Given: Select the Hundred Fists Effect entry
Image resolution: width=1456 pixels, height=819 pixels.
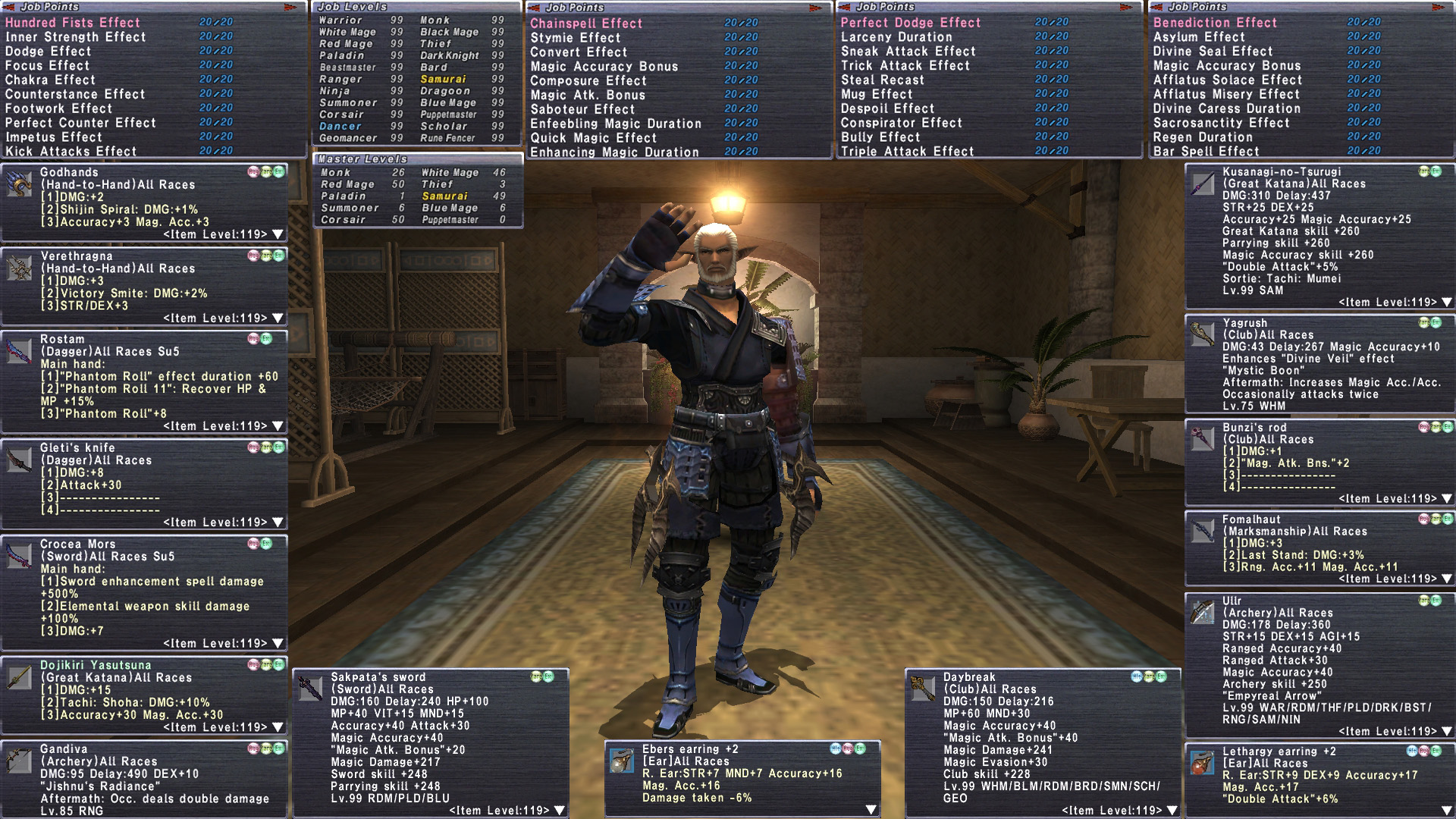Looking at the screenshot, I should click(73, 23).
